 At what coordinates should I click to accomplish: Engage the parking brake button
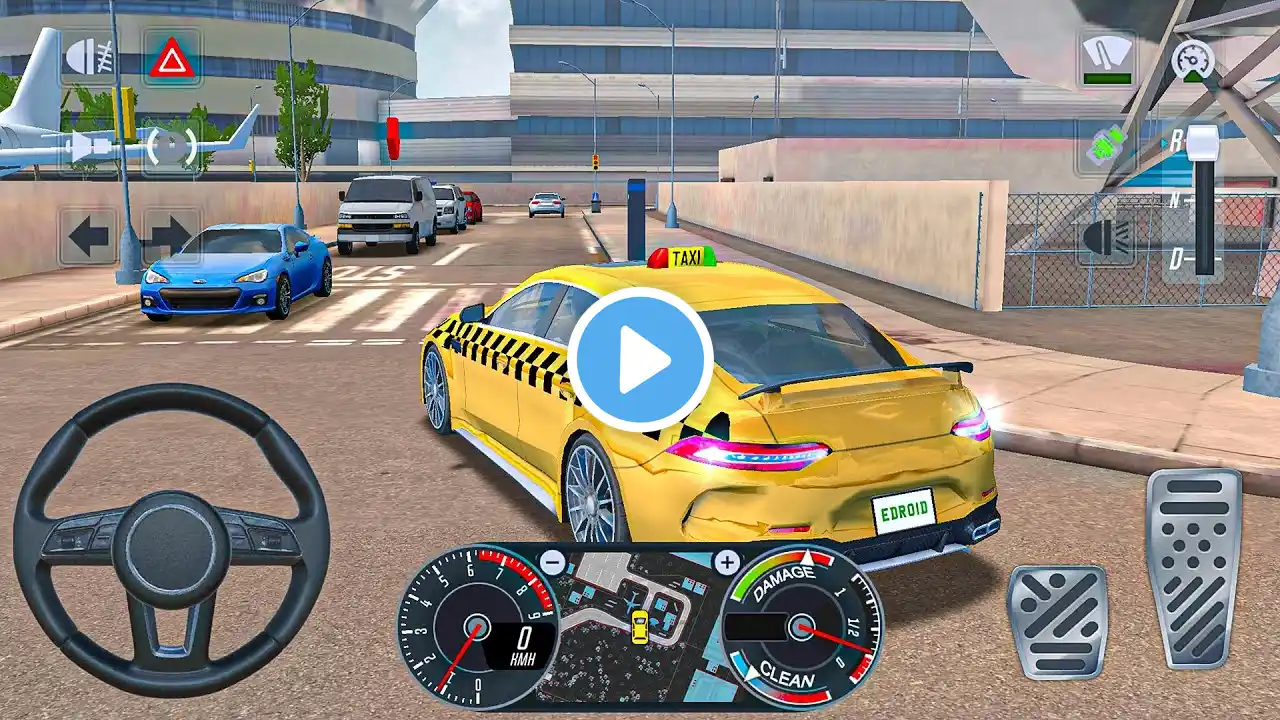click(x=170, y=148)
